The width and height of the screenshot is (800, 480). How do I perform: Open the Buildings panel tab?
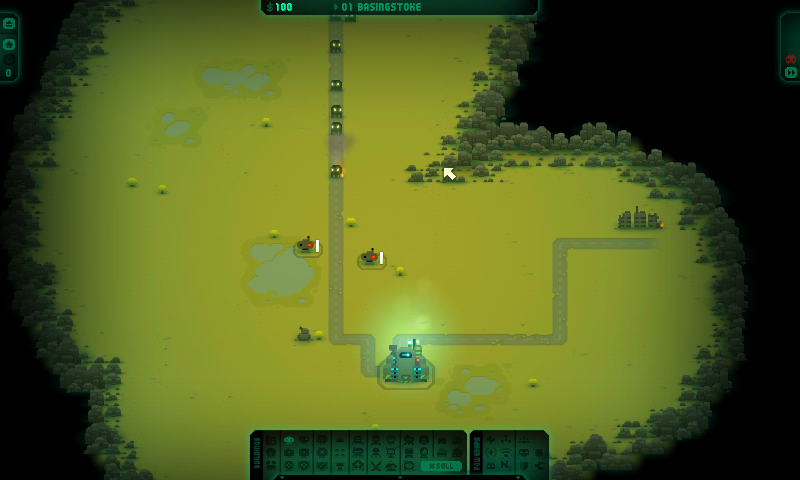pos(257,453)
